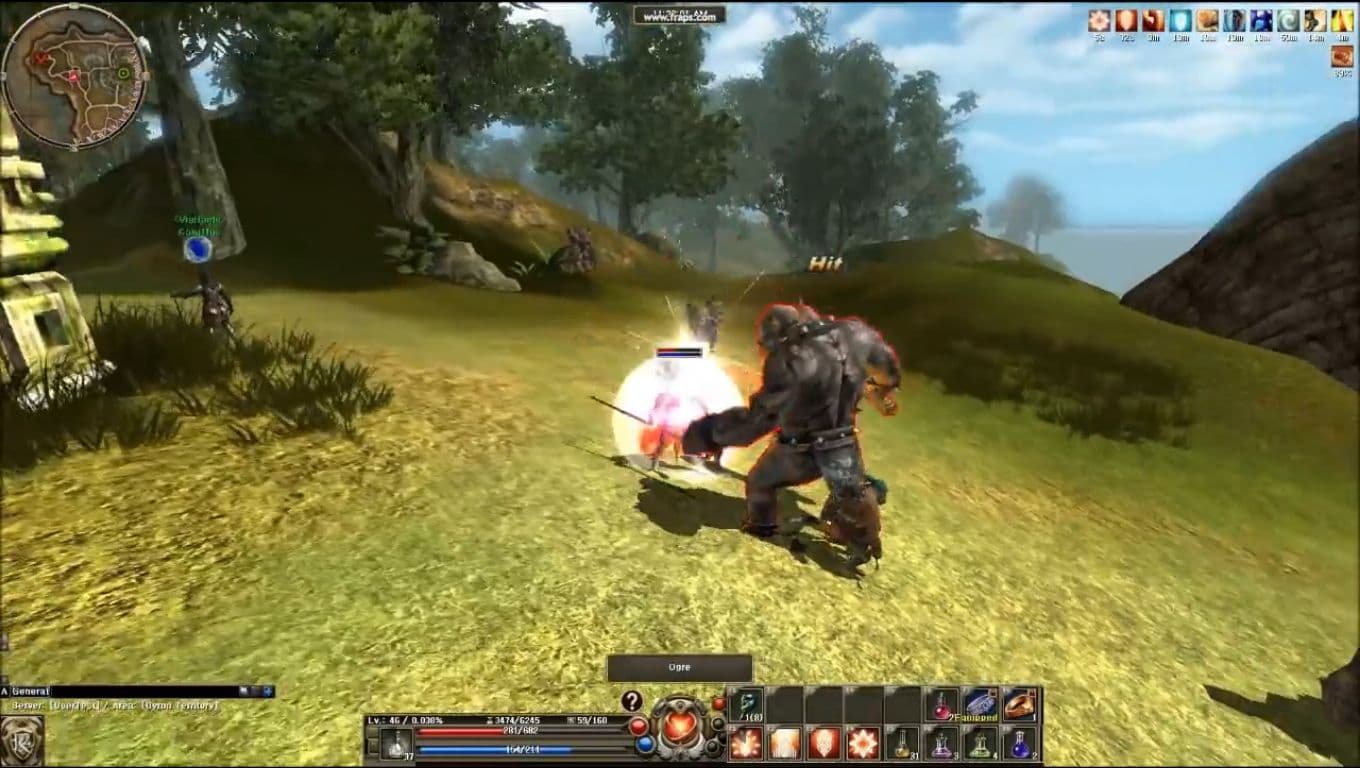
Task: Use the white flask quick slot
Action: click(396, 743)
